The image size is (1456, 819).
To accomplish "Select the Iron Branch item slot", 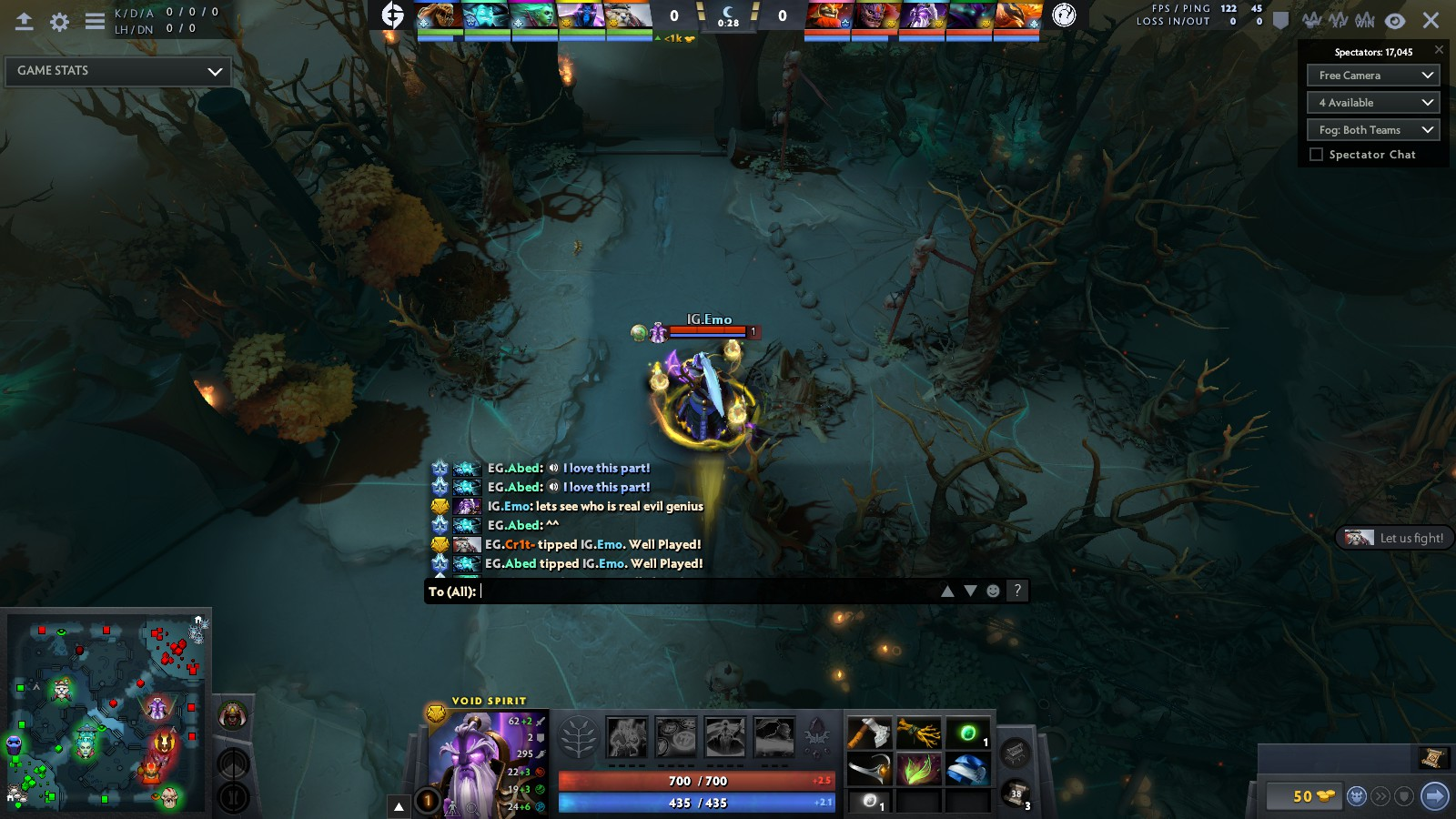I will tap(919, 733).
